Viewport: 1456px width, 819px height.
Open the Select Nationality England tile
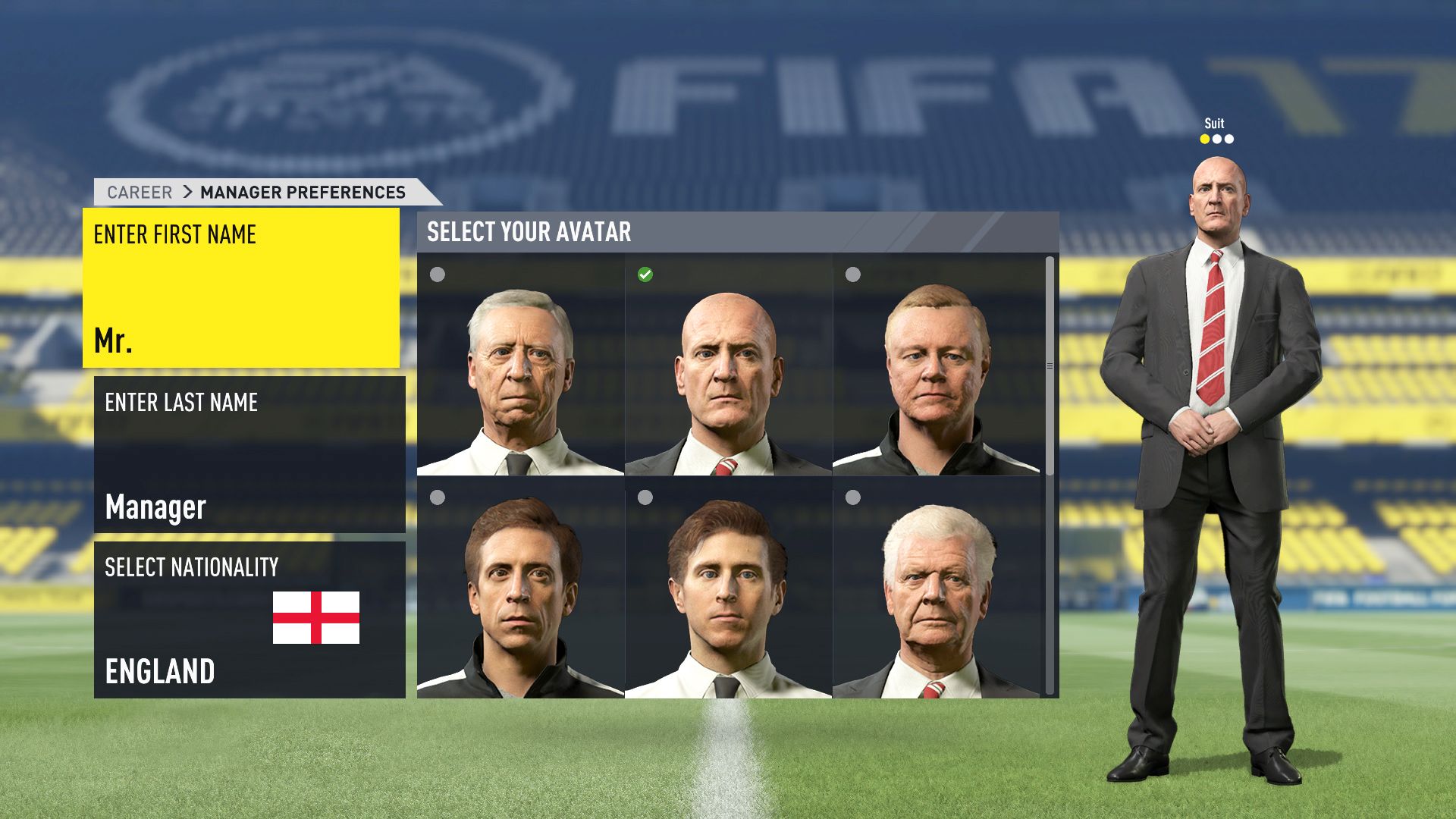[x=249, y=620]
